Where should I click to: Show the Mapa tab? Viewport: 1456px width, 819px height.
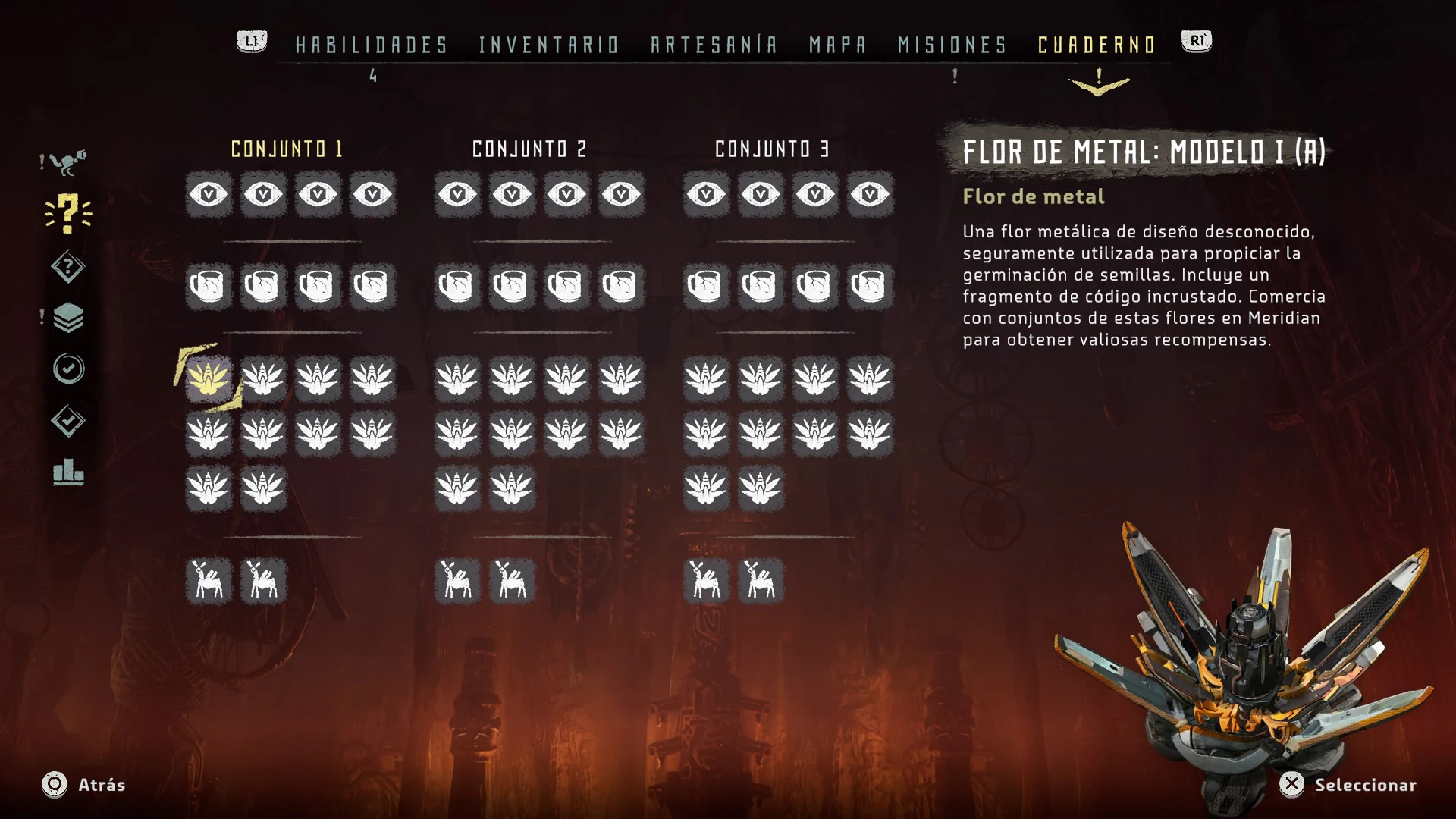[838, 45]
